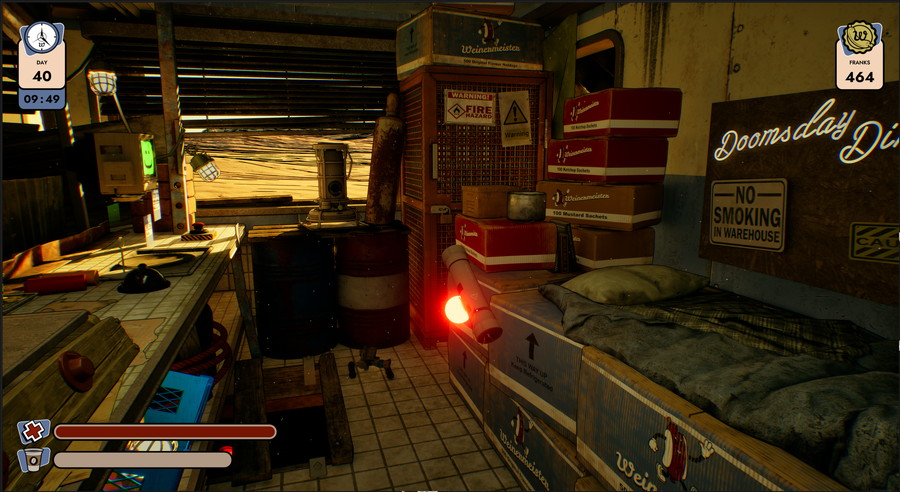Click the red cross health icon
Screen dimensions: 900x492
34,432
